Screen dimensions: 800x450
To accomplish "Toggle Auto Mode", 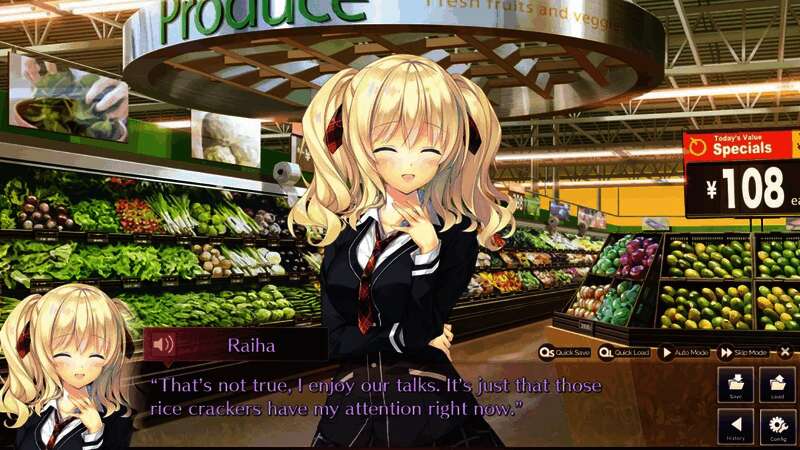I will (684, 352).
